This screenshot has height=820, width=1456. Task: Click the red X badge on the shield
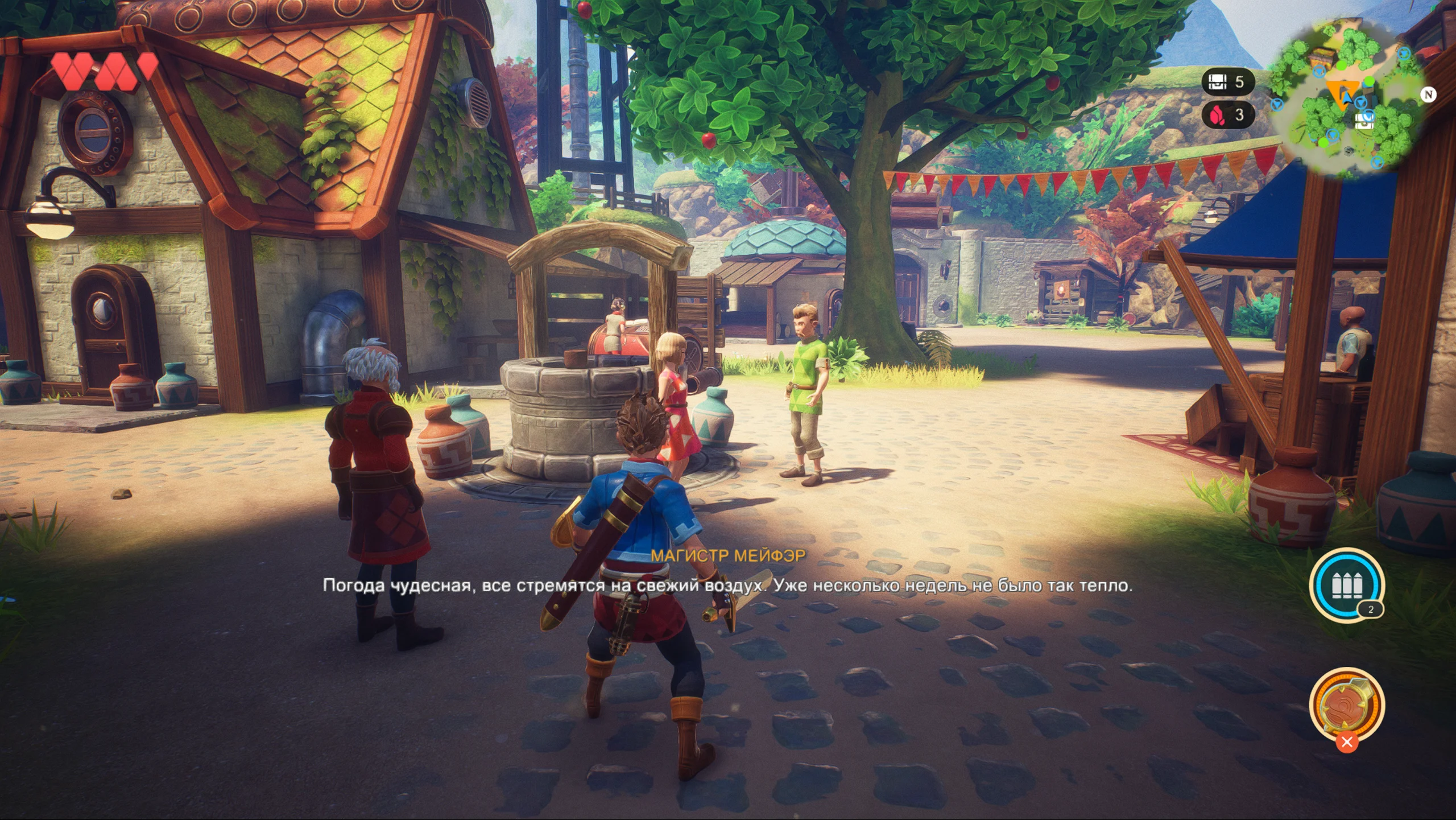1346,742
